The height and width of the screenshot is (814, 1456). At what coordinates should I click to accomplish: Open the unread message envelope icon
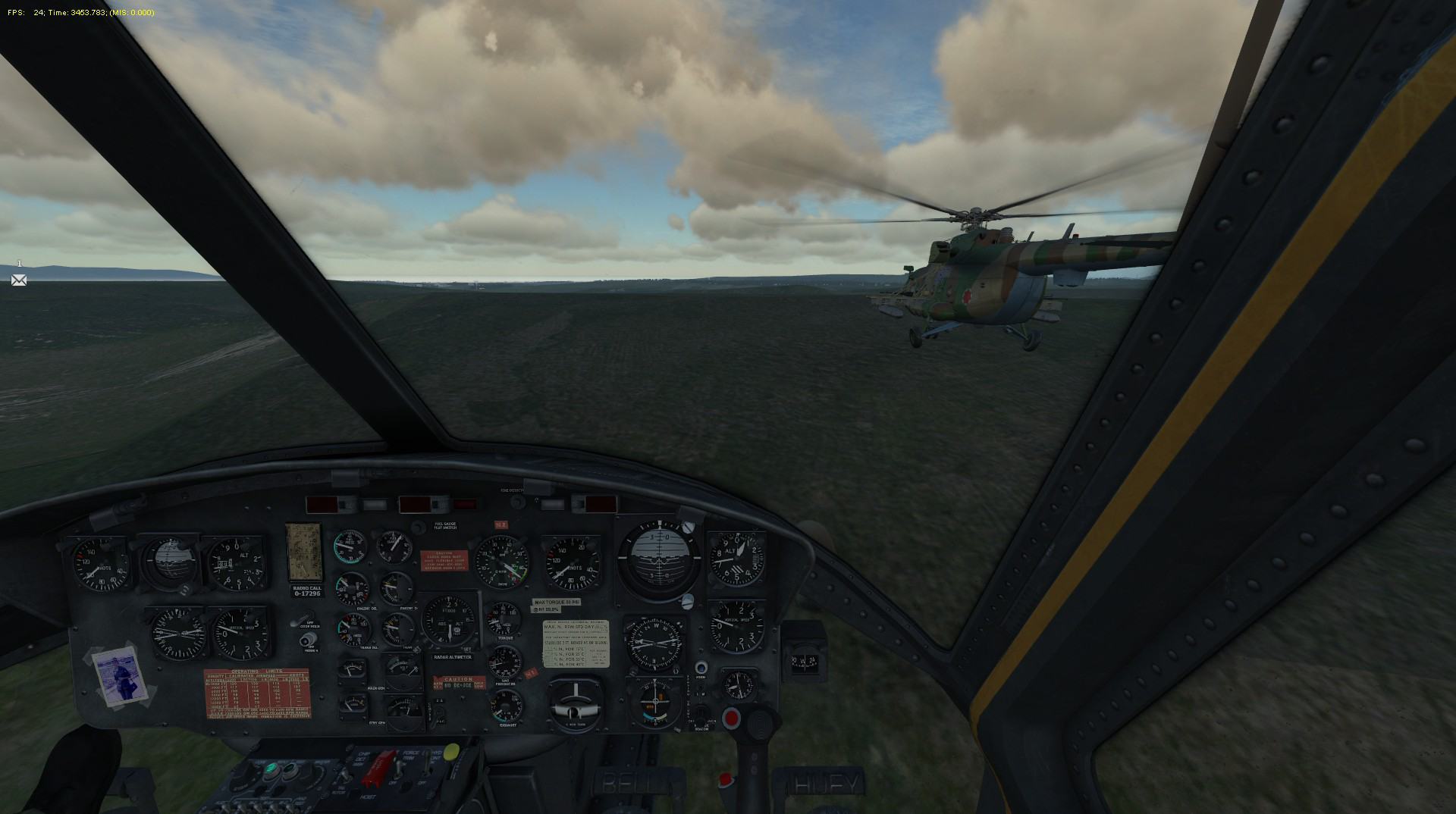19,280
